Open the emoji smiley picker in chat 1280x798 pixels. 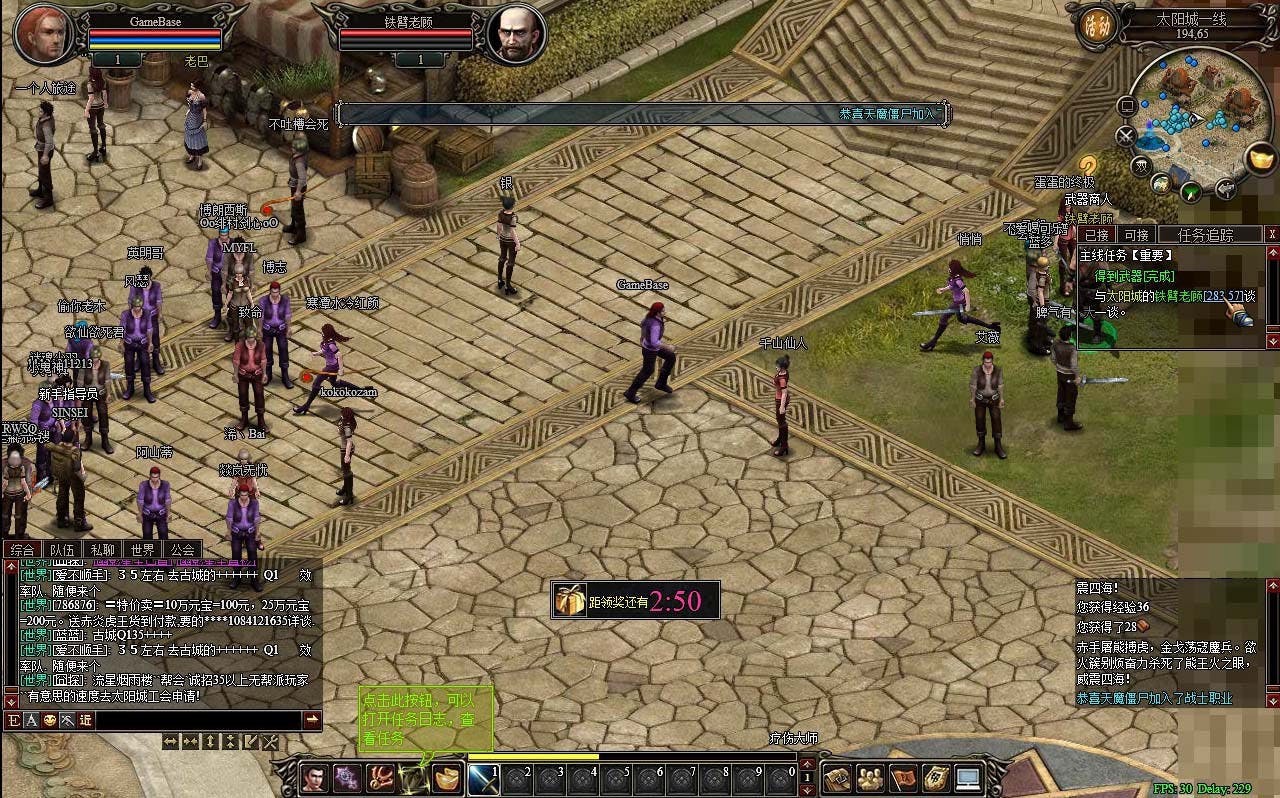(x=49, y=720)
